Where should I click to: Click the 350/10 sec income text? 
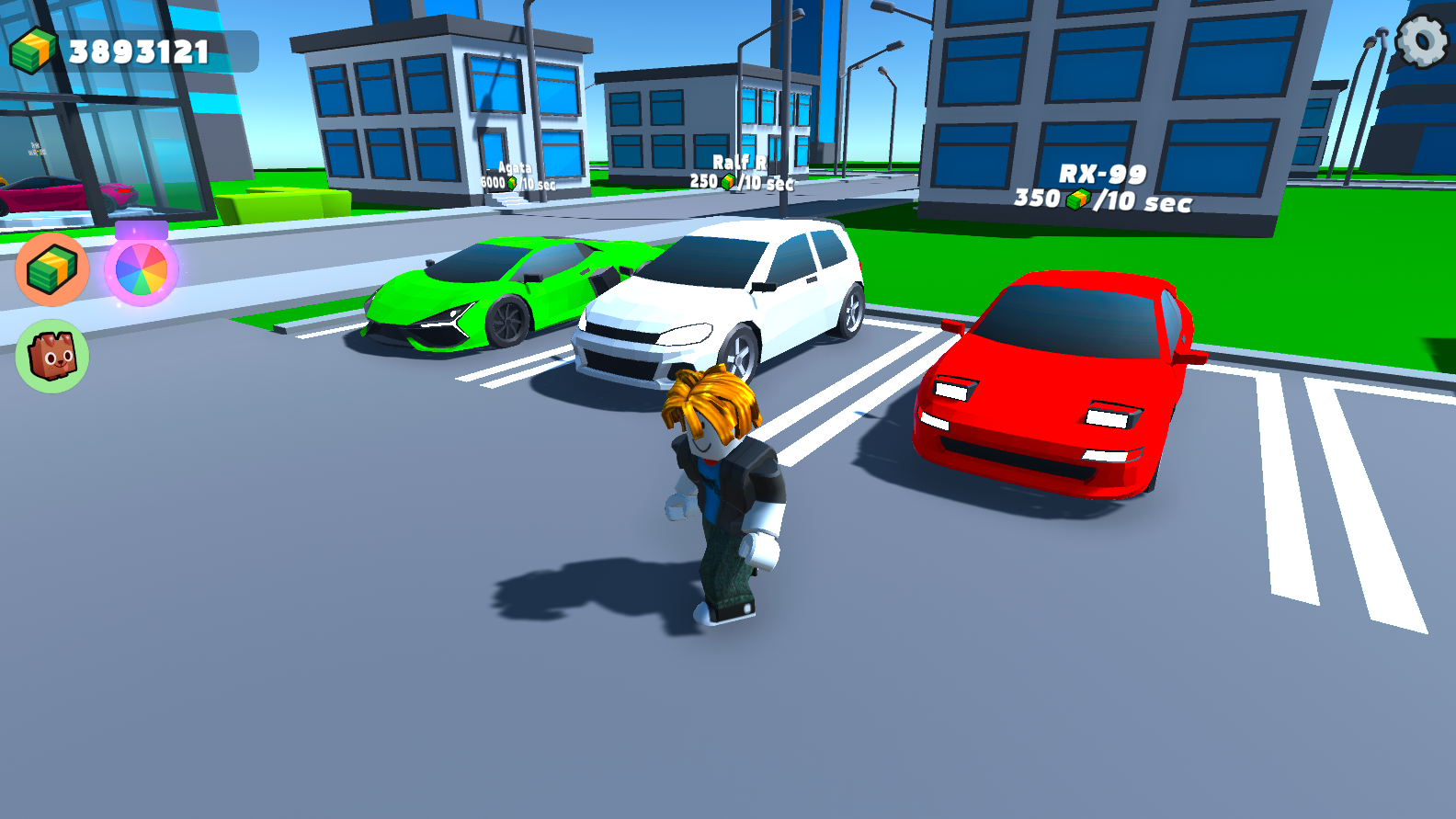click(1103, 197)
